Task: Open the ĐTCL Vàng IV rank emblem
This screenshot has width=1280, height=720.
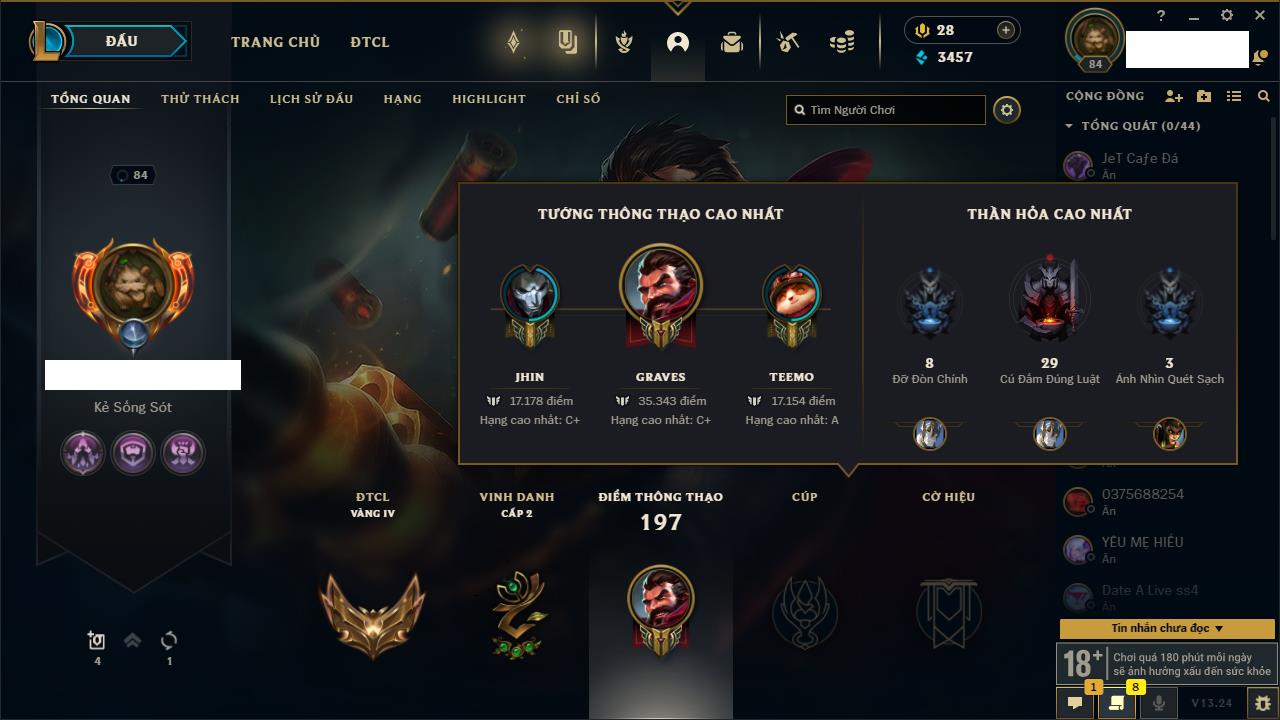Action: 372,610
